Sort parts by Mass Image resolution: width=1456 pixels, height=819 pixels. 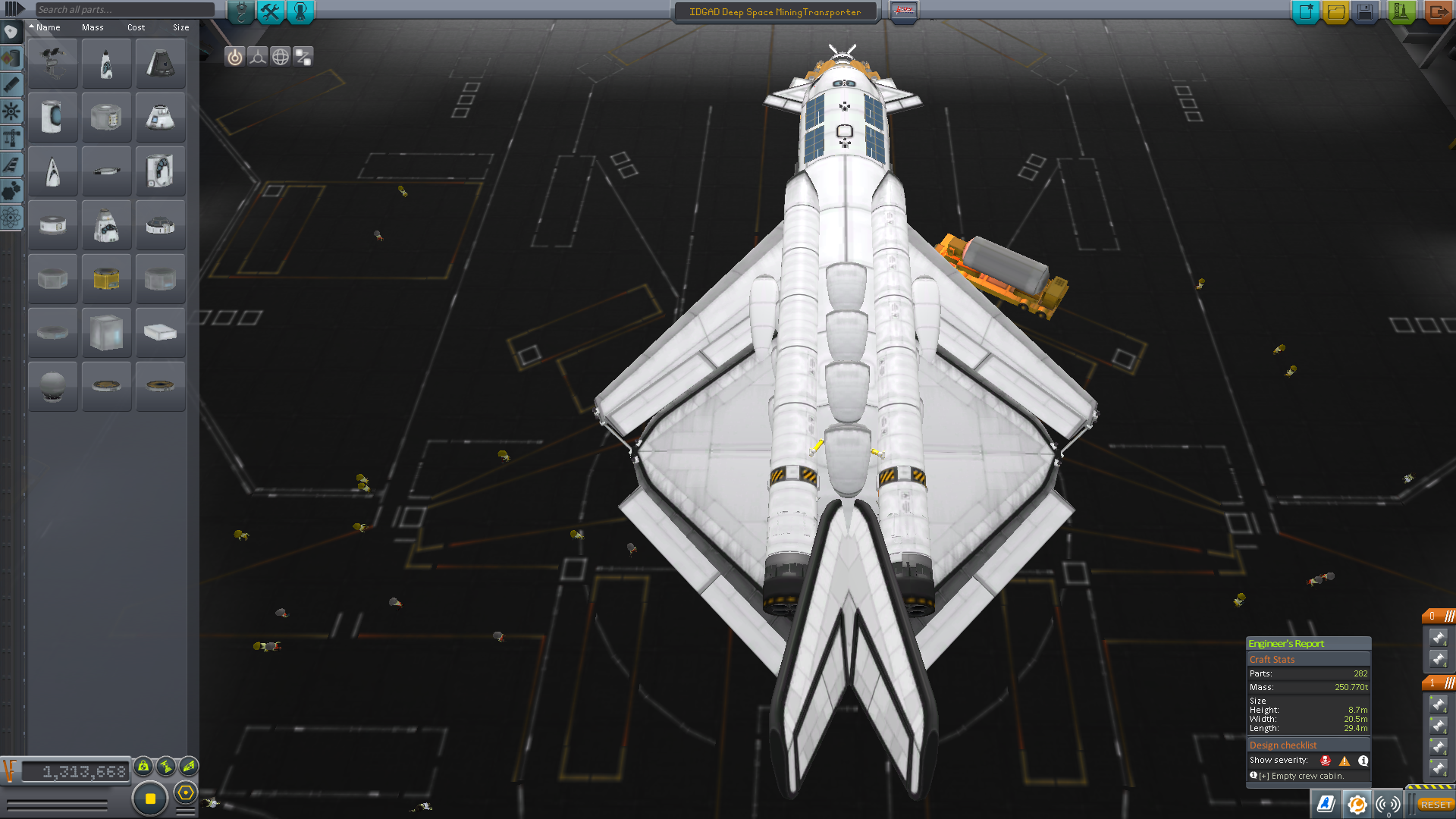point(93,27)
